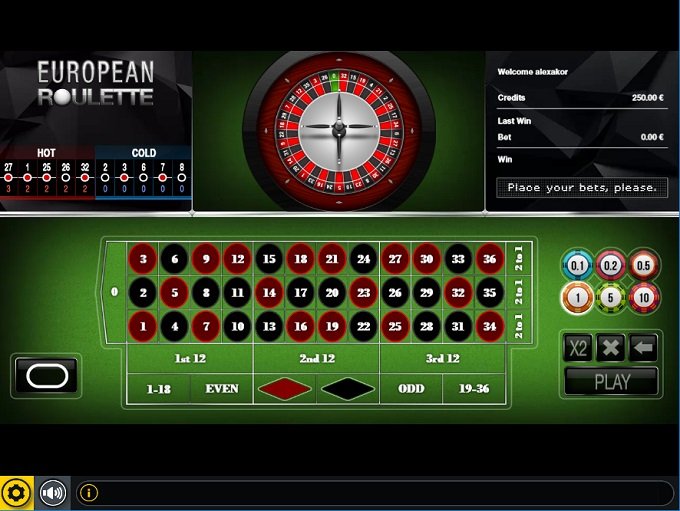Choose the green 5 chip
The height and width of the screenshot is (511, 680).
pyautogui.click(x=611, y=297)
